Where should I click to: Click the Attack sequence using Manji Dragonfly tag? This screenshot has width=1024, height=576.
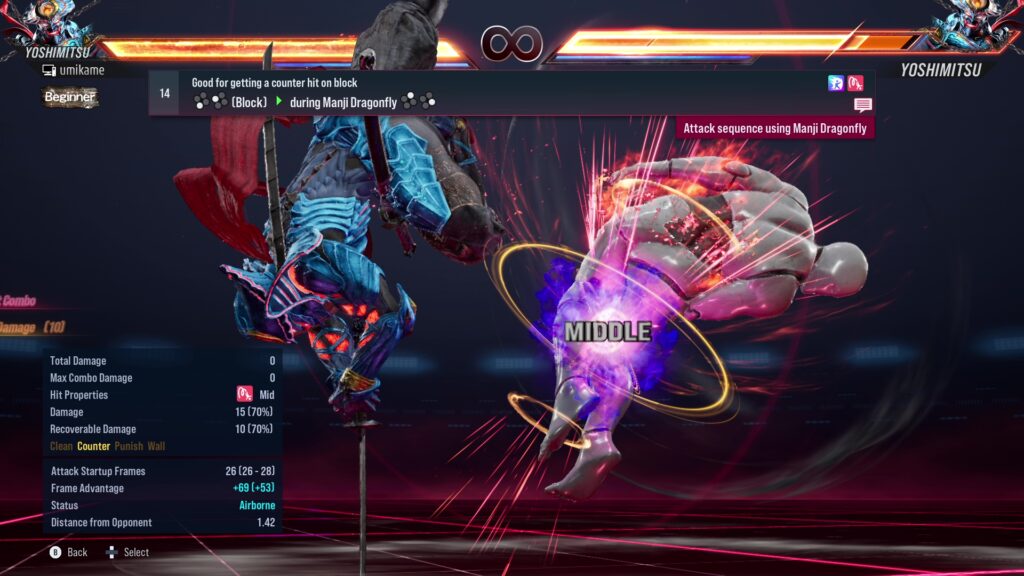775,128
